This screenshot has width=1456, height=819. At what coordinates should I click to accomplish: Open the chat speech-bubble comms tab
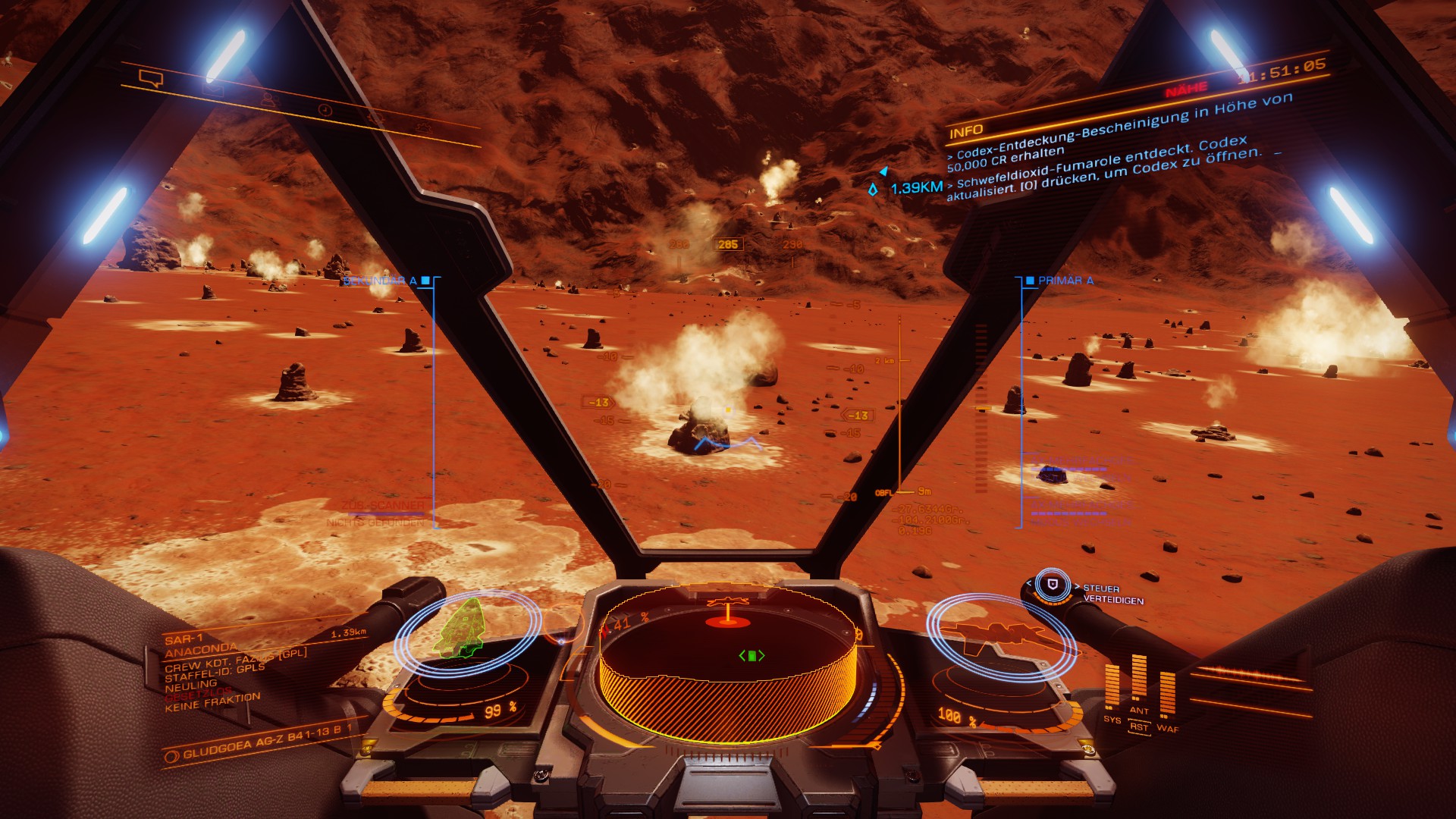(151, 78)
